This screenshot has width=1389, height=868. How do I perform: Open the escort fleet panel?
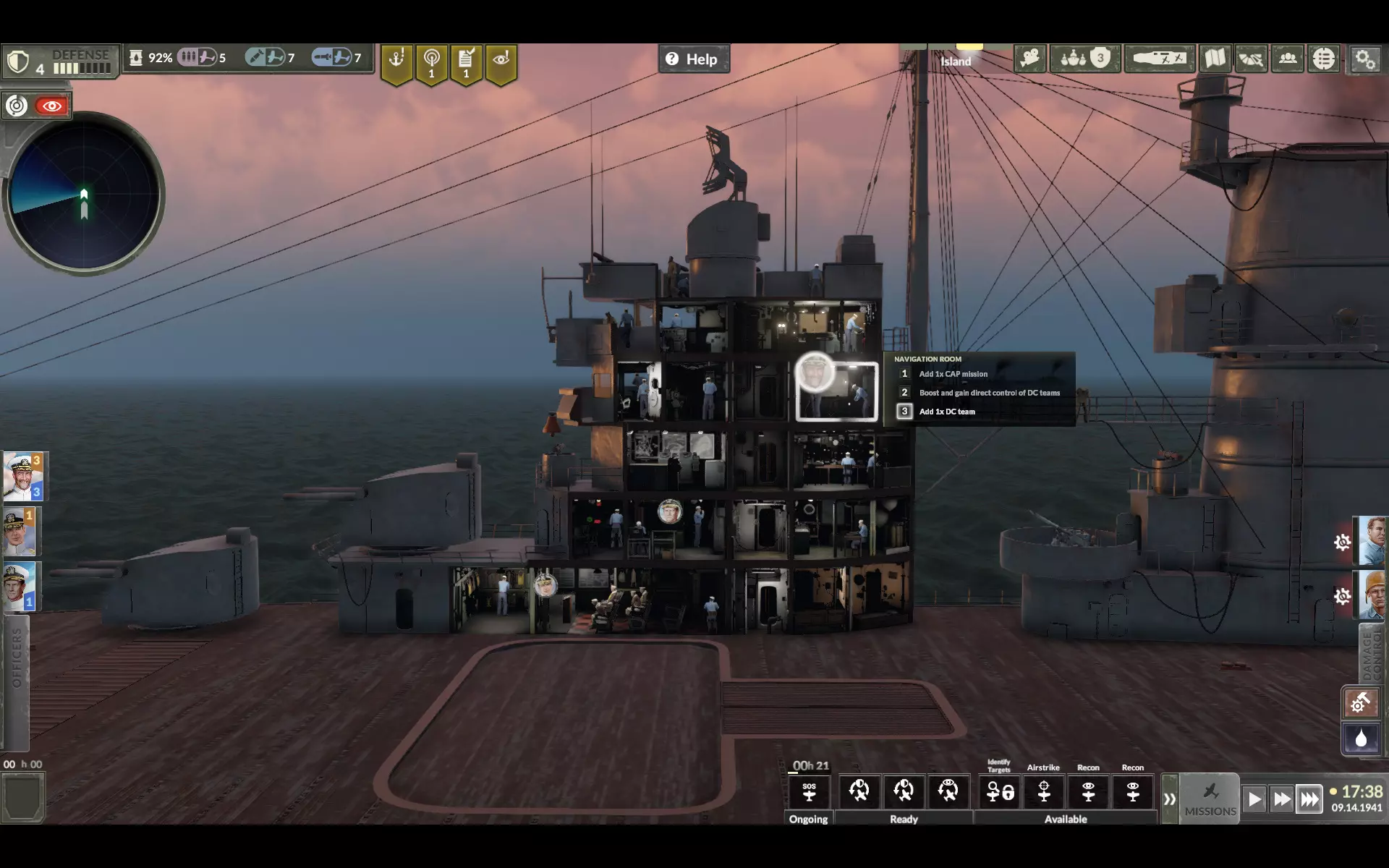(1084, 59)
